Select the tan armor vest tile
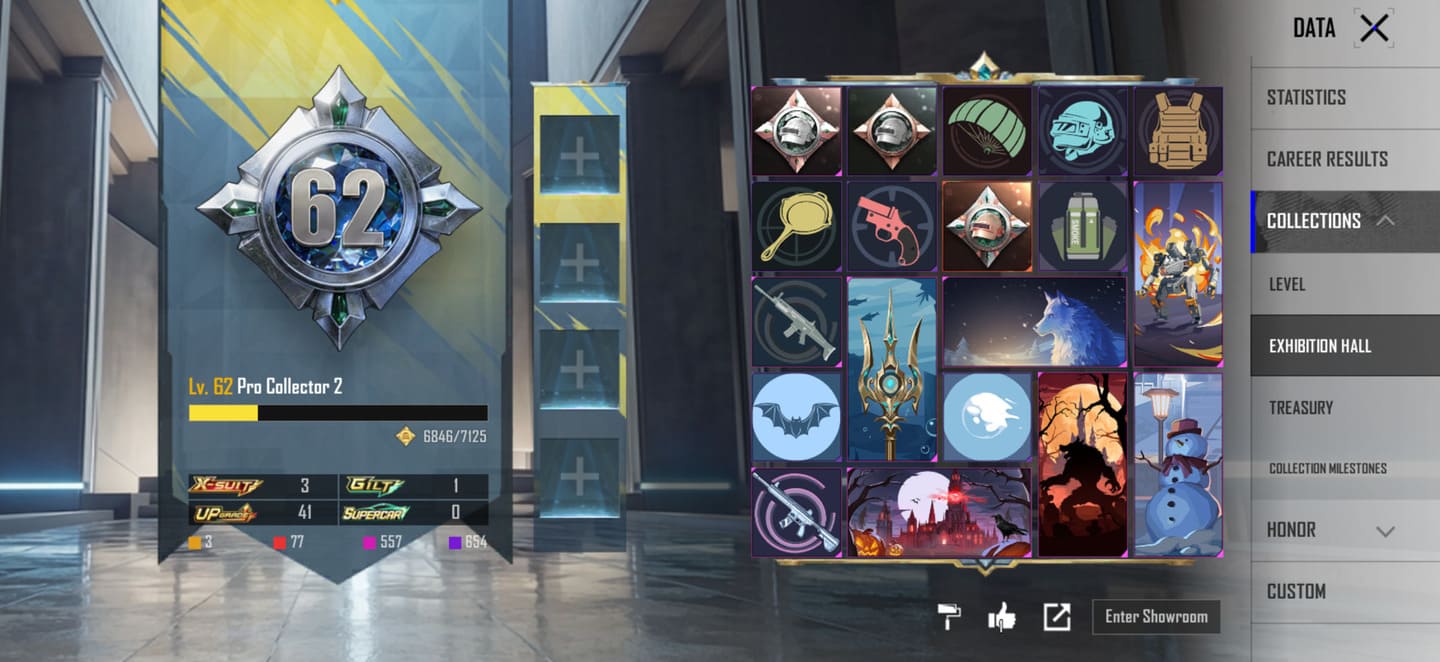 [1177, 131]
